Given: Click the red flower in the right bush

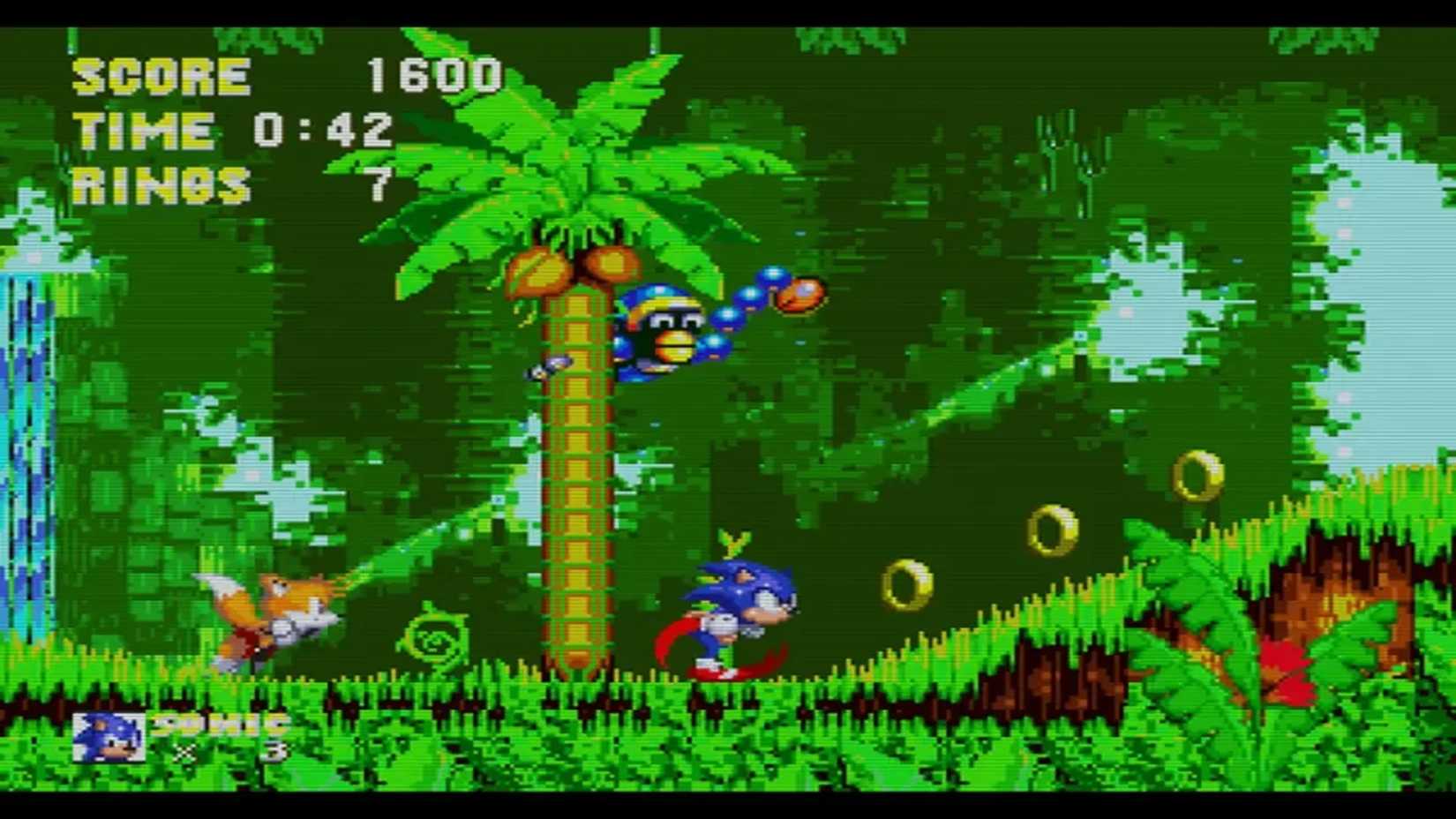Looking at the screenshot, I should [1284, 662].
